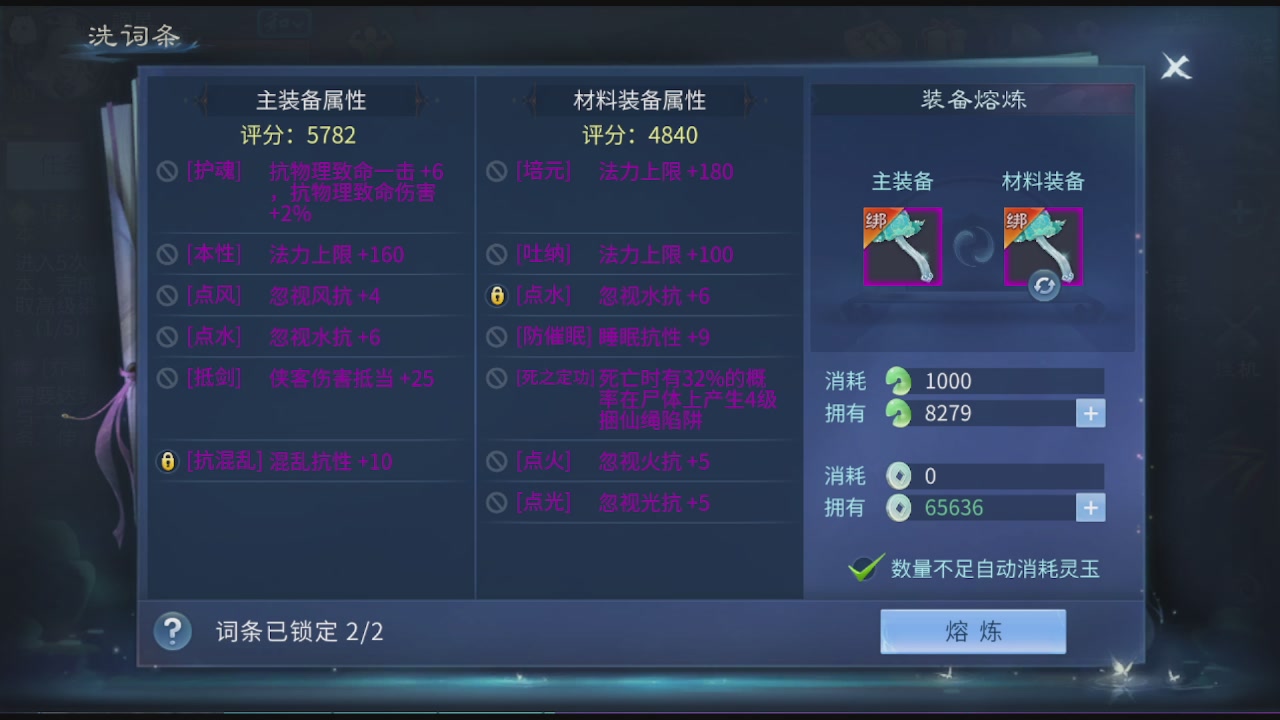Click the blue plus beside 65636

(x=1090, y=508)
